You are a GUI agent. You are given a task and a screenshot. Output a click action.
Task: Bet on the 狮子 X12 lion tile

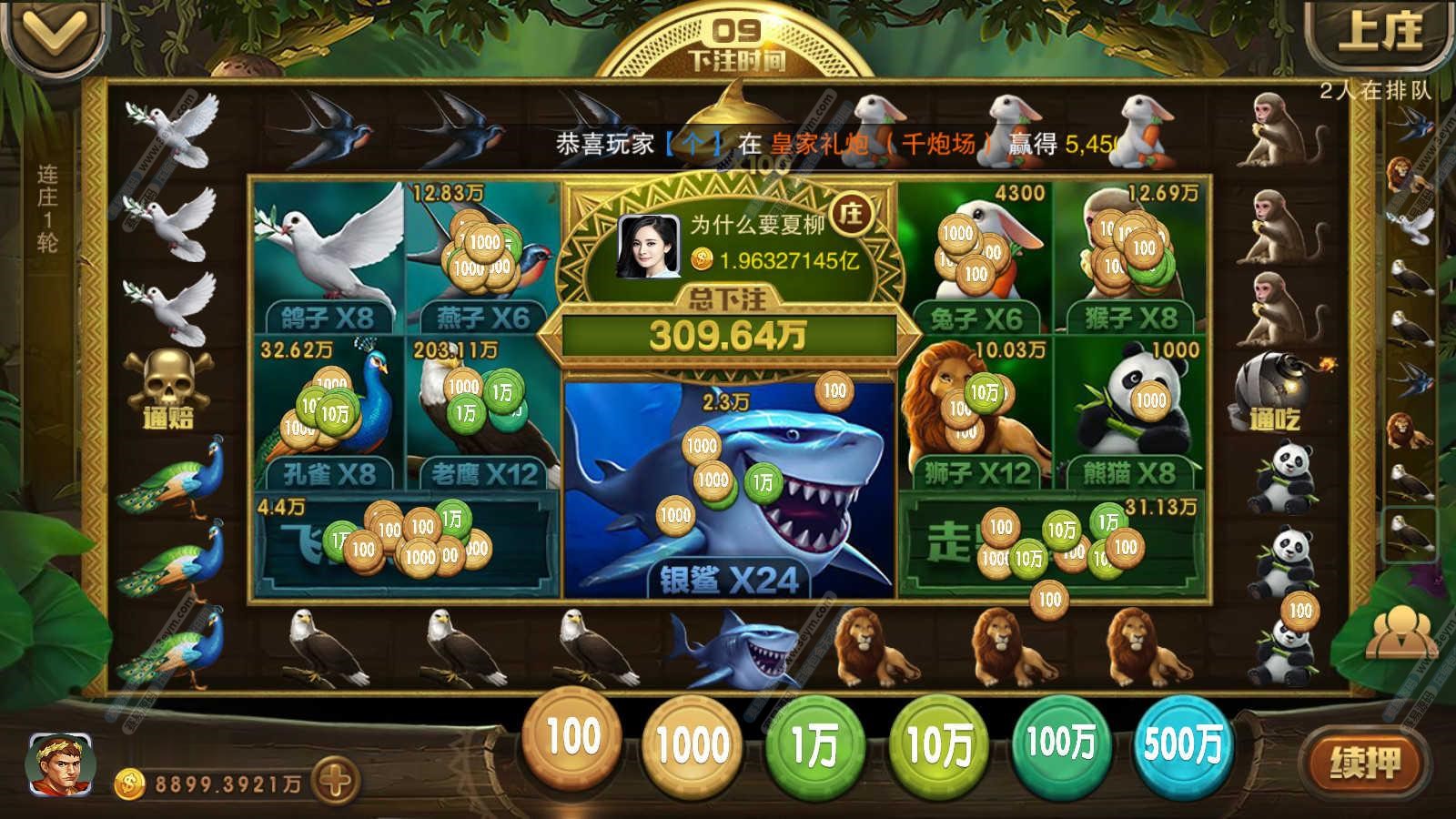(976, 411)
